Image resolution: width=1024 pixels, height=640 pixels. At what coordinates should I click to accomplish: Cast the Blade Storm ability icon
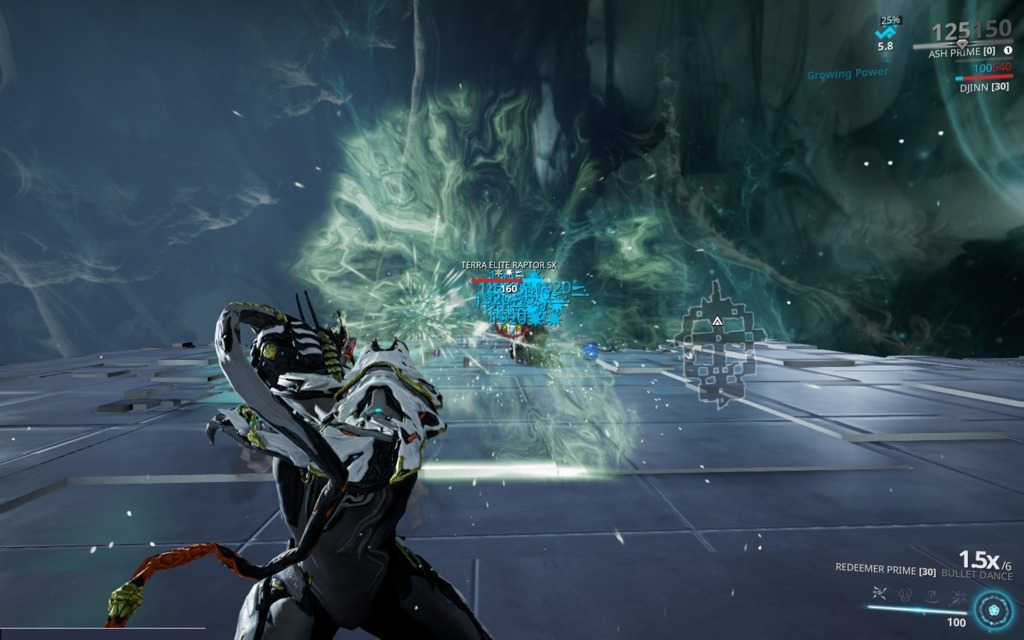click(959, 595)
